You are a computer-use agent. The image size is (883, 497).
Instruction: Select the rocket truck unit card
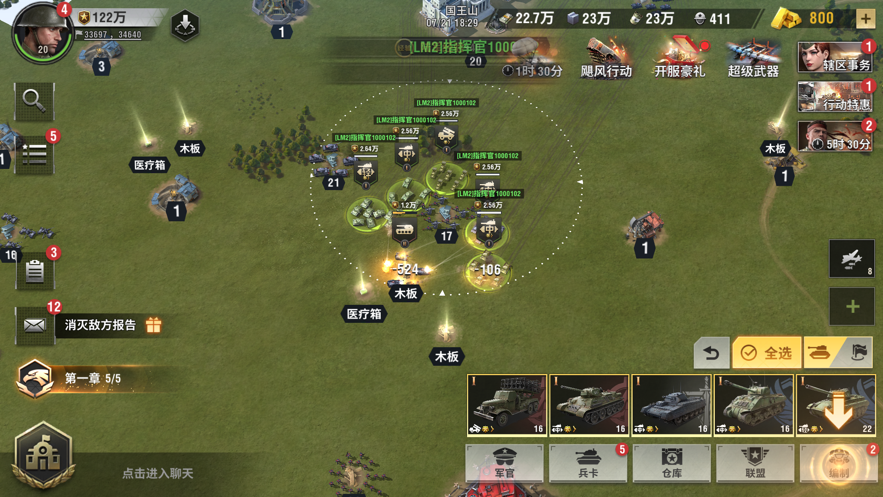[507, 405]
